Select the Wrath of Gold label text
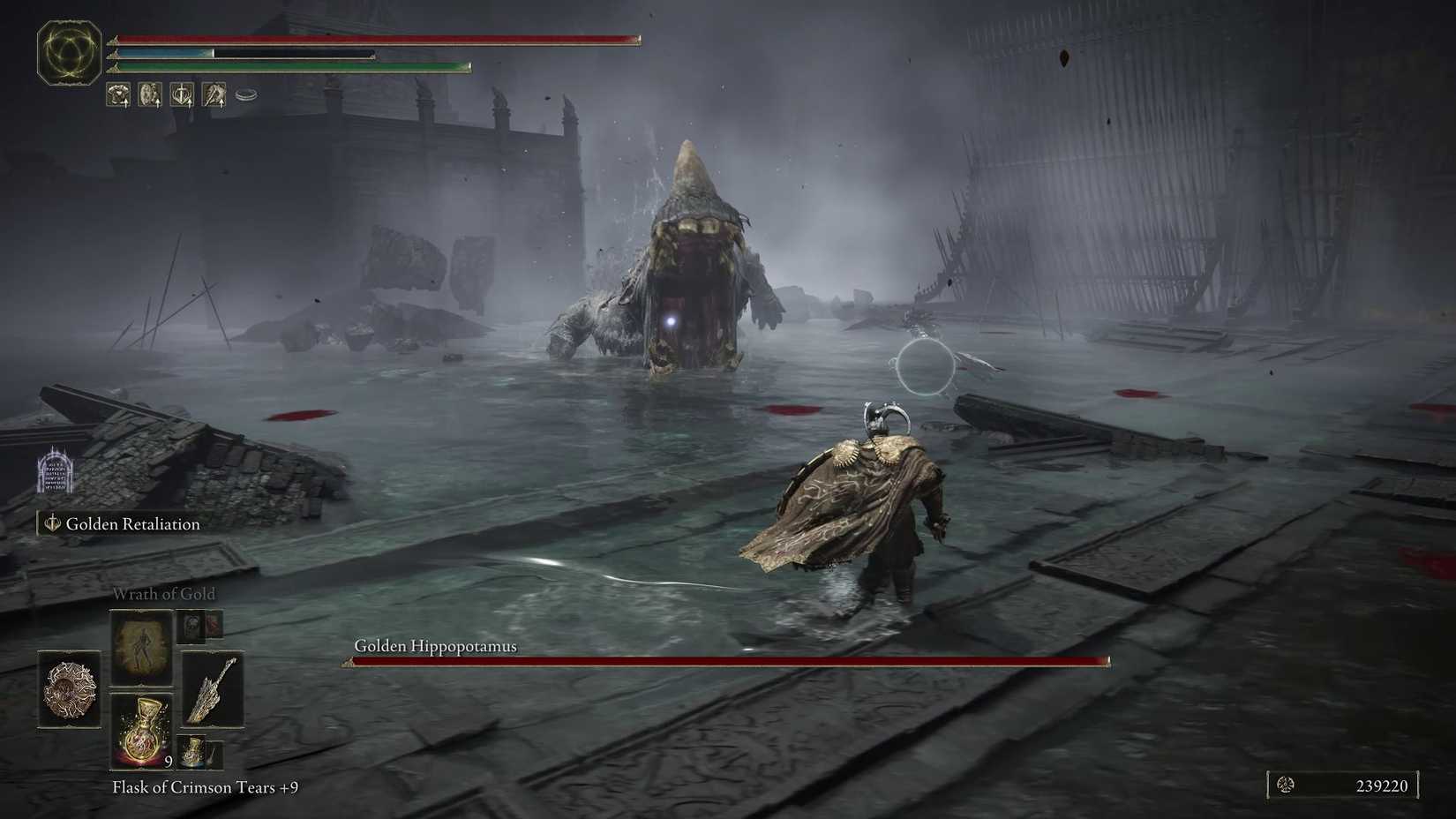The height and width of the screenshot is (819, 1456). (163, 593)
